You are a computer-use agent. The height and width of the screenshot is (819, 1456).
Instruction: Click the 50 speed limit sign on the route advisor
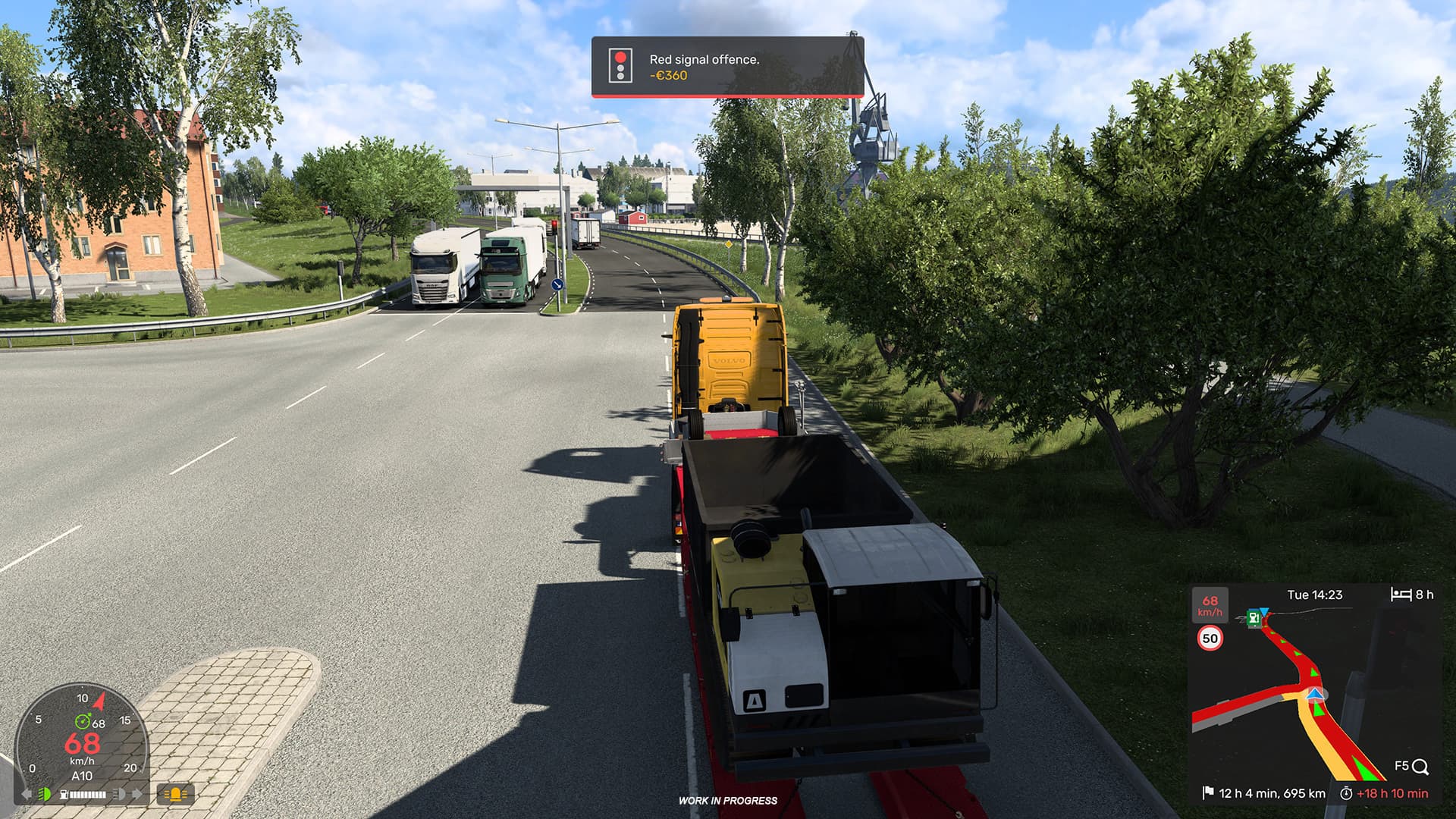point(1210,639)
